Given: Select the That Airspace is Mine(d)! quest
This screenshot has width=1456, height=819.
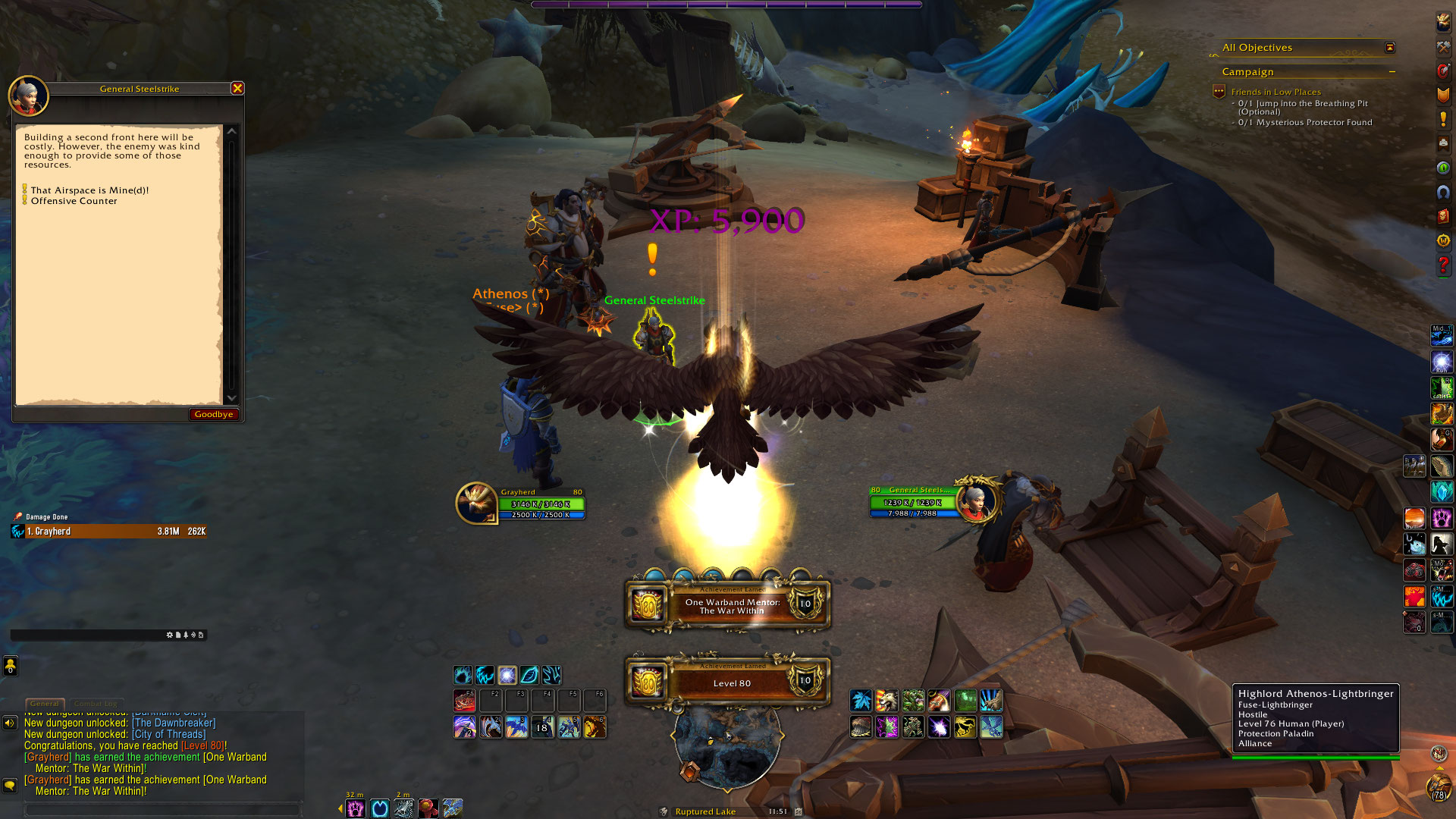Looking at the screenshot, I should [x=89, y=190].
